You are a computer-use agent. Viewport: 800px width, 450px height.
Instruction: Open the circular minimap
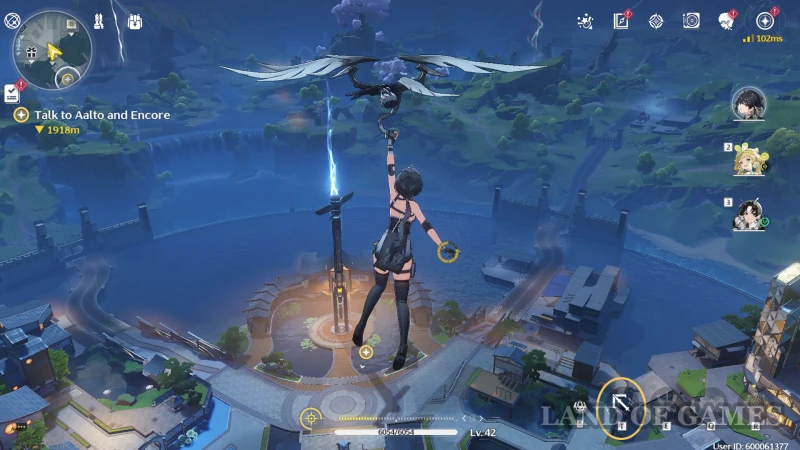(52, 48)
